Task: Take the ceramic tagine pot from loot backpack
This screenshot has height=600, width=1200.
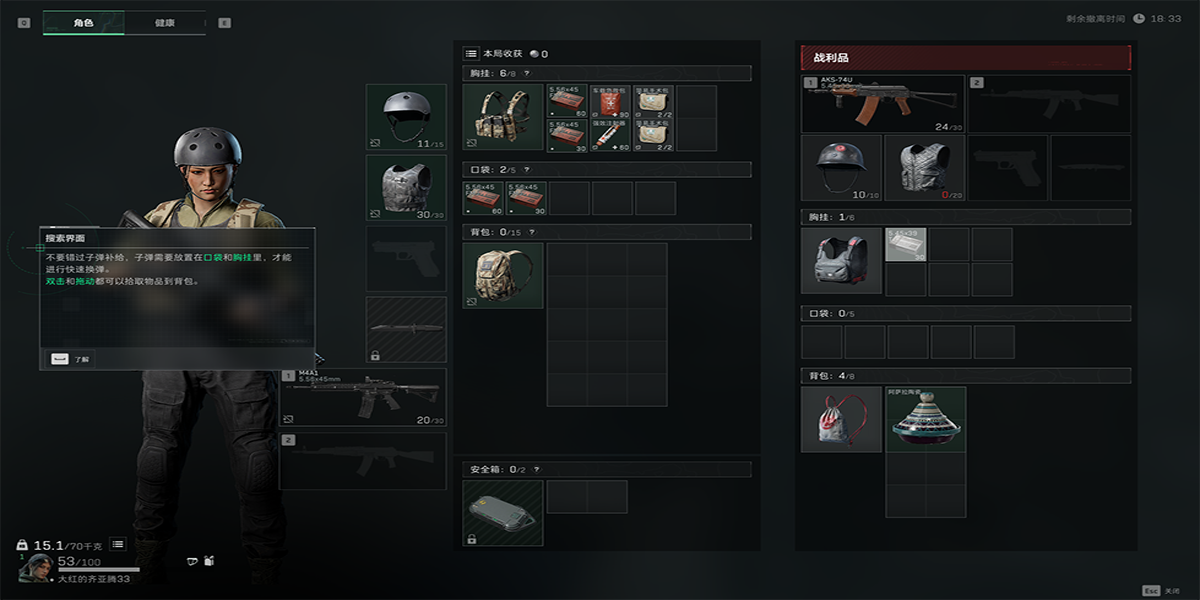Action: 926,419
